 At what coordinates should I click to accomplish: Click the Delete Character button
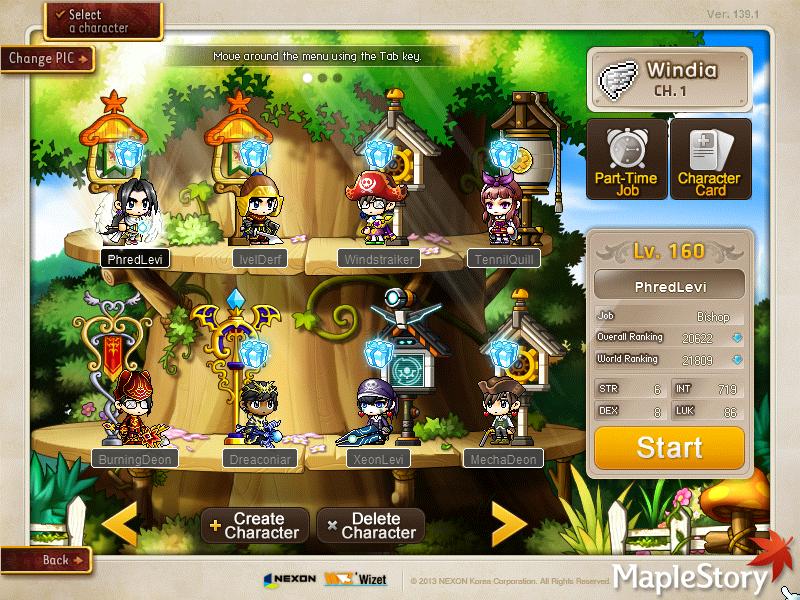click(x=370, y=525)
